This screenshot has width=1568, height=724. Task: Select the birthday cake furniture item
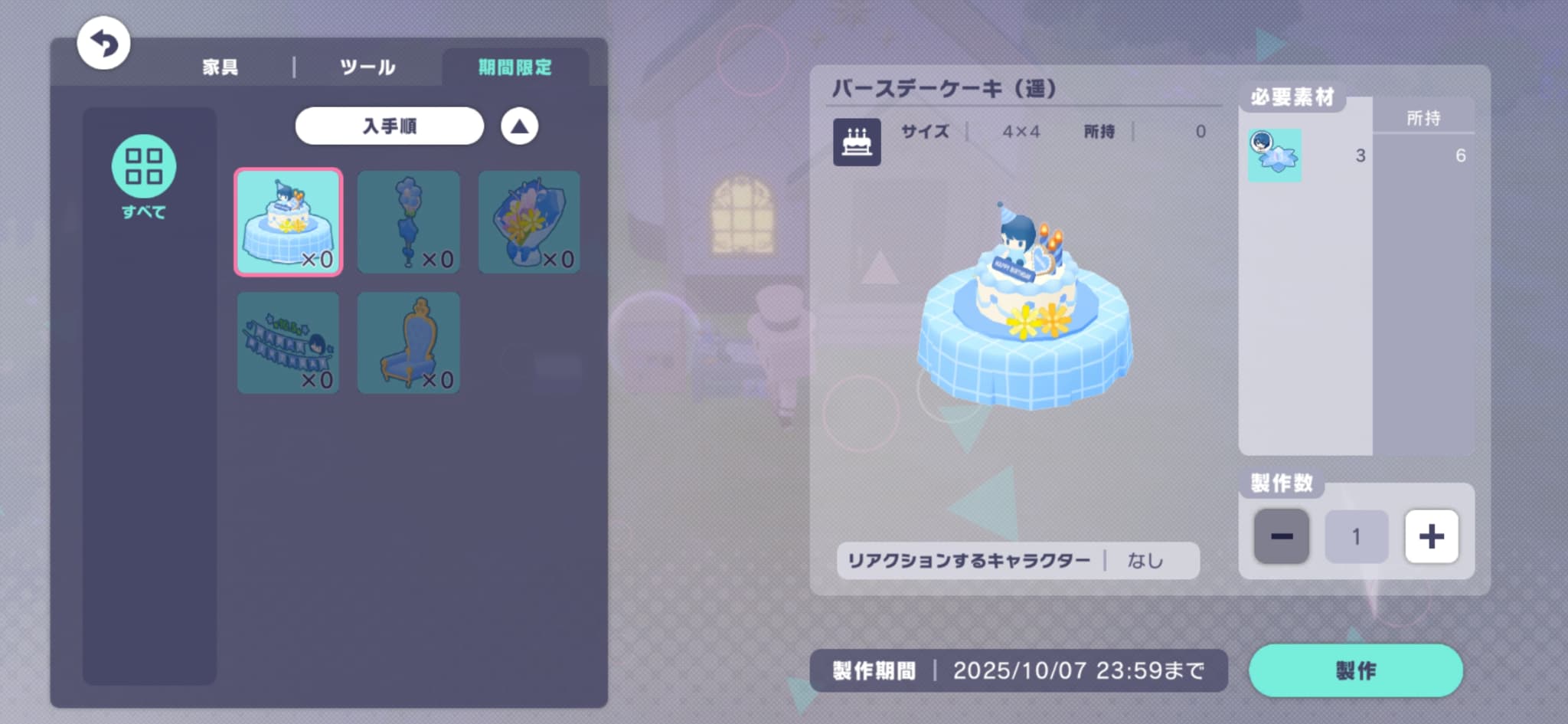pyautogui.click(x=288, y=221)
